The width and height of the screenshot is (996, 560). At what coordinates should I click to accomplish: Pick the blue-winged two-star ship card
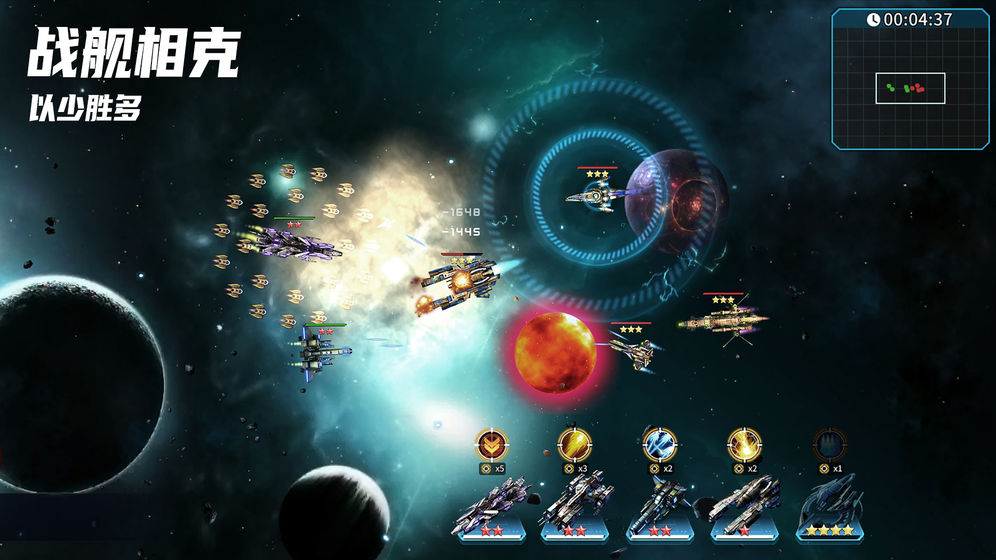[x=659, y=508]
